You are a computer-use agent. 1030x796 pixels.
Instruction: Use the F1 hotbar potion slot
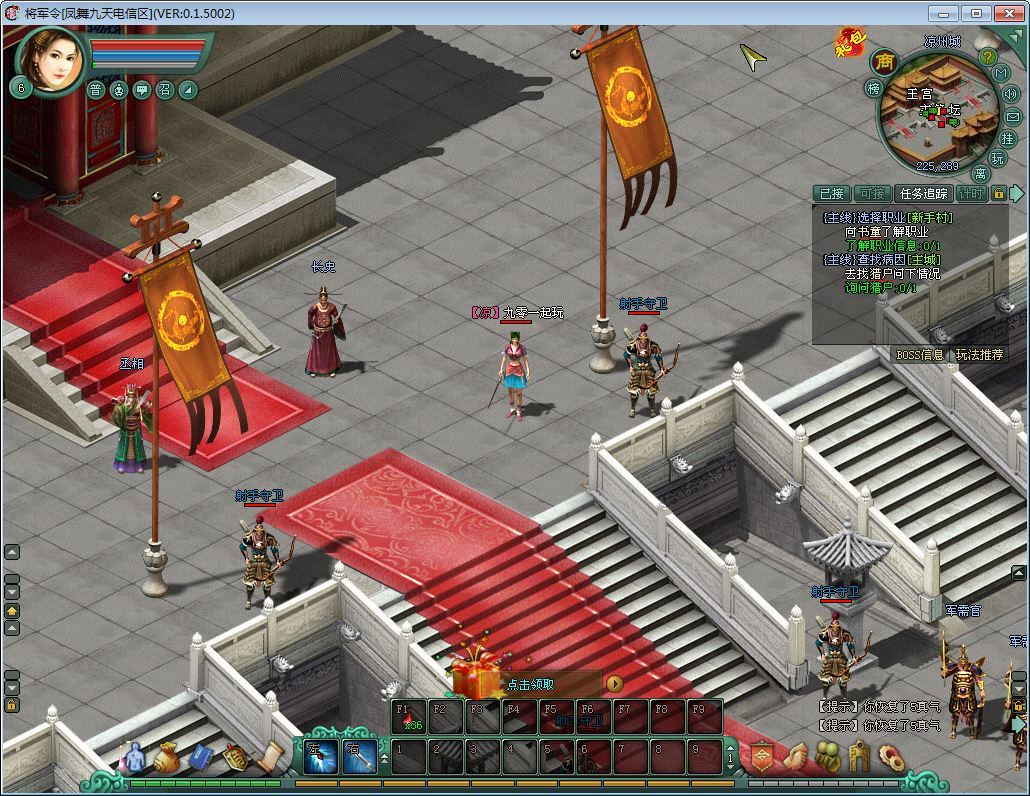(x=408, y=717)
